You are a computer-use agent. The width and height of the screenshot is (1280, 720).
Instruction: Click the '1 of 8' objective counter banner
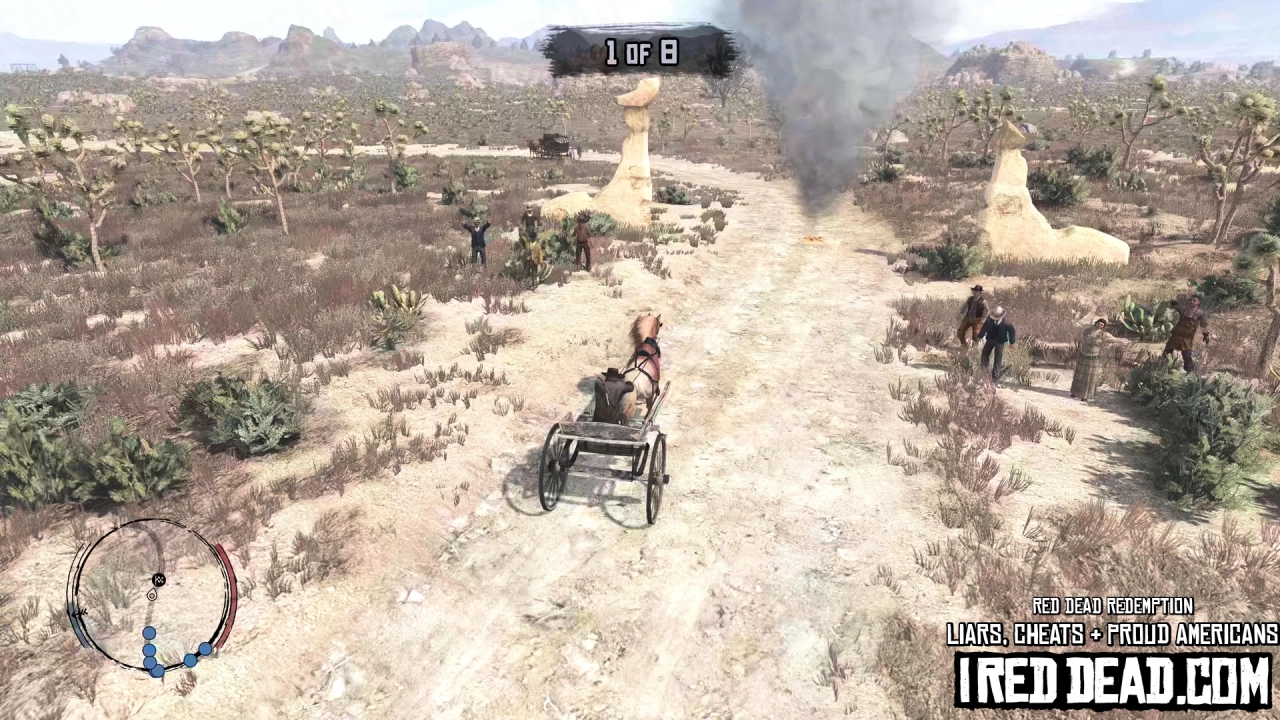[x=644, y=53]
